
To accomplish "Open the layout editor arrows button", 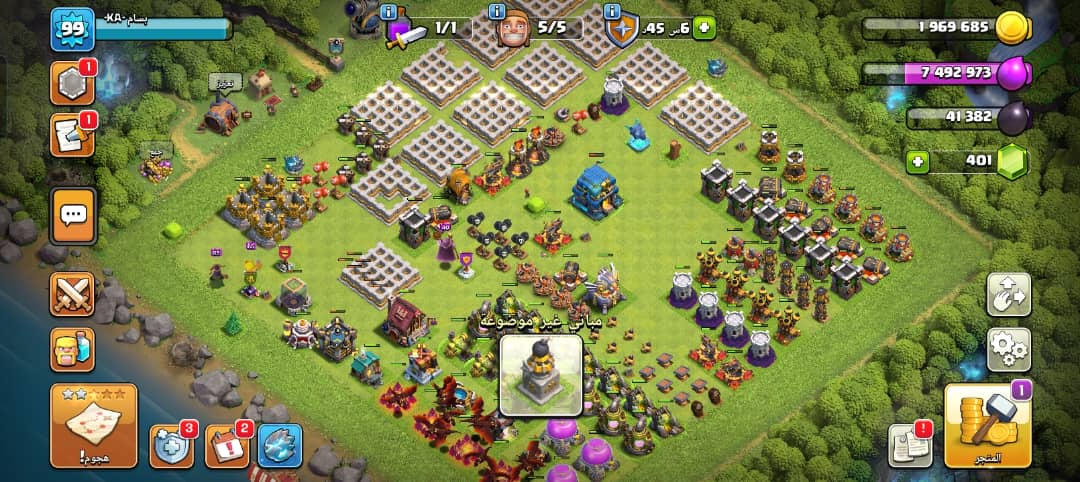I will click(1009, 294).
